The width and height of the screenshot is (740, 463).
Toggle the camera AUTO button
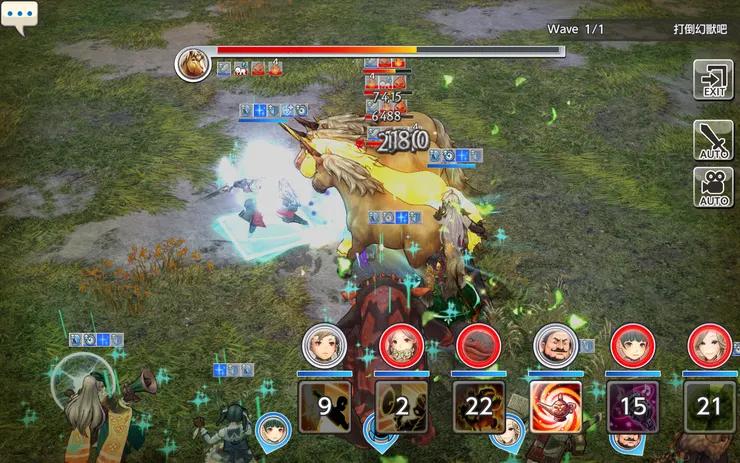click(713, 188)
